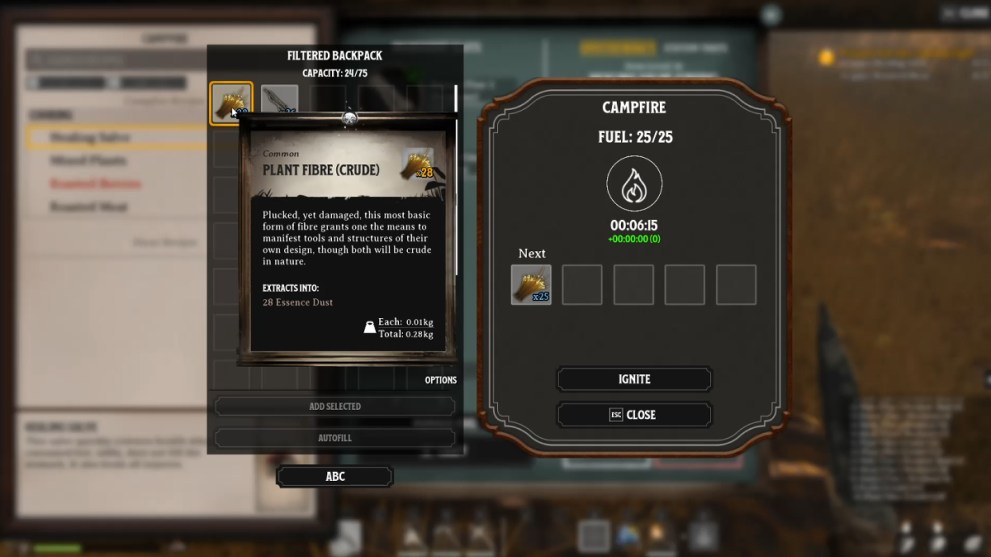Click the ABC button below the backpack

(x=335, y=477)
